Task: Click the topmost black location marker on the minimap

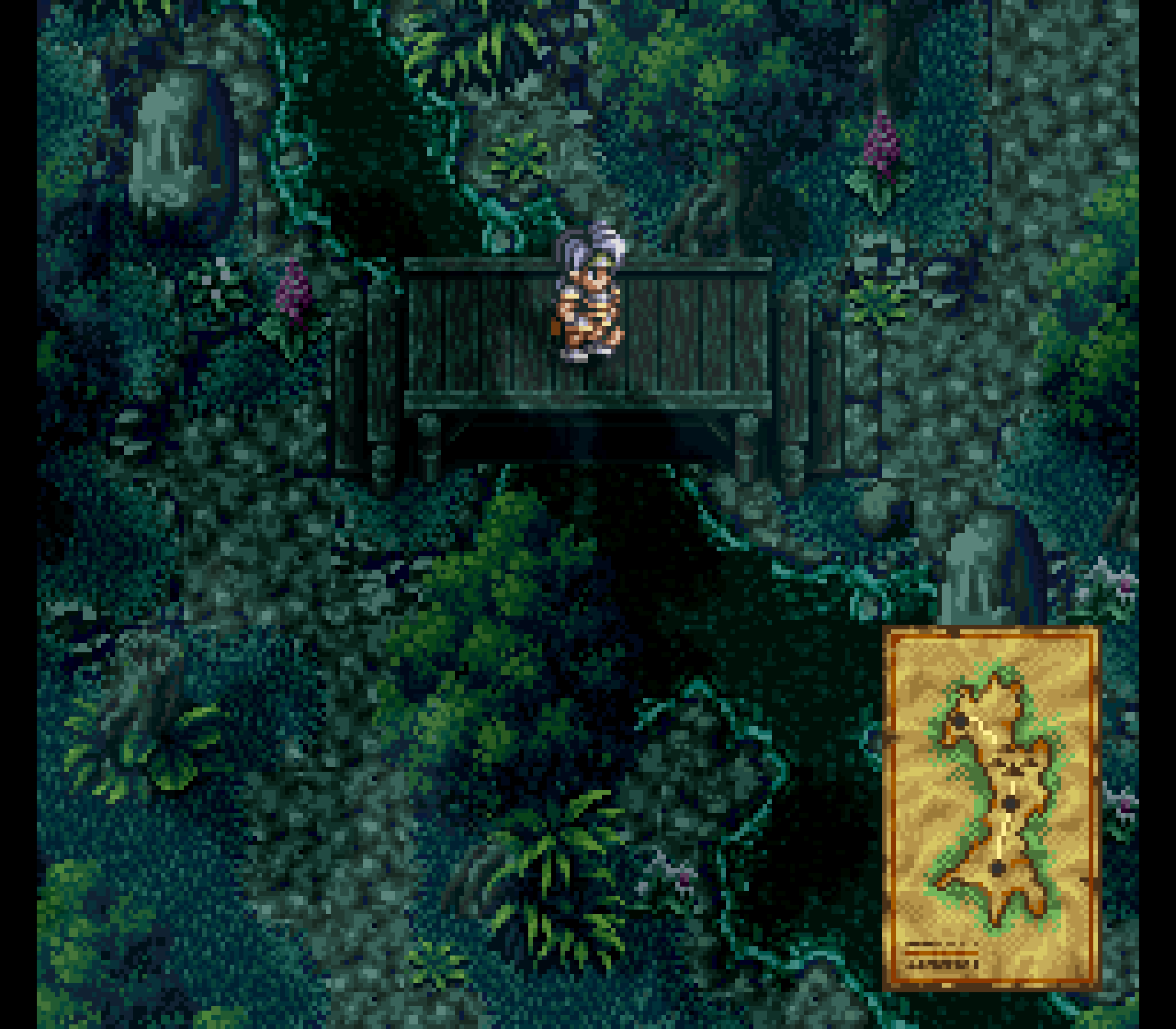Action: pyautogui.click(x=961, y=721)
